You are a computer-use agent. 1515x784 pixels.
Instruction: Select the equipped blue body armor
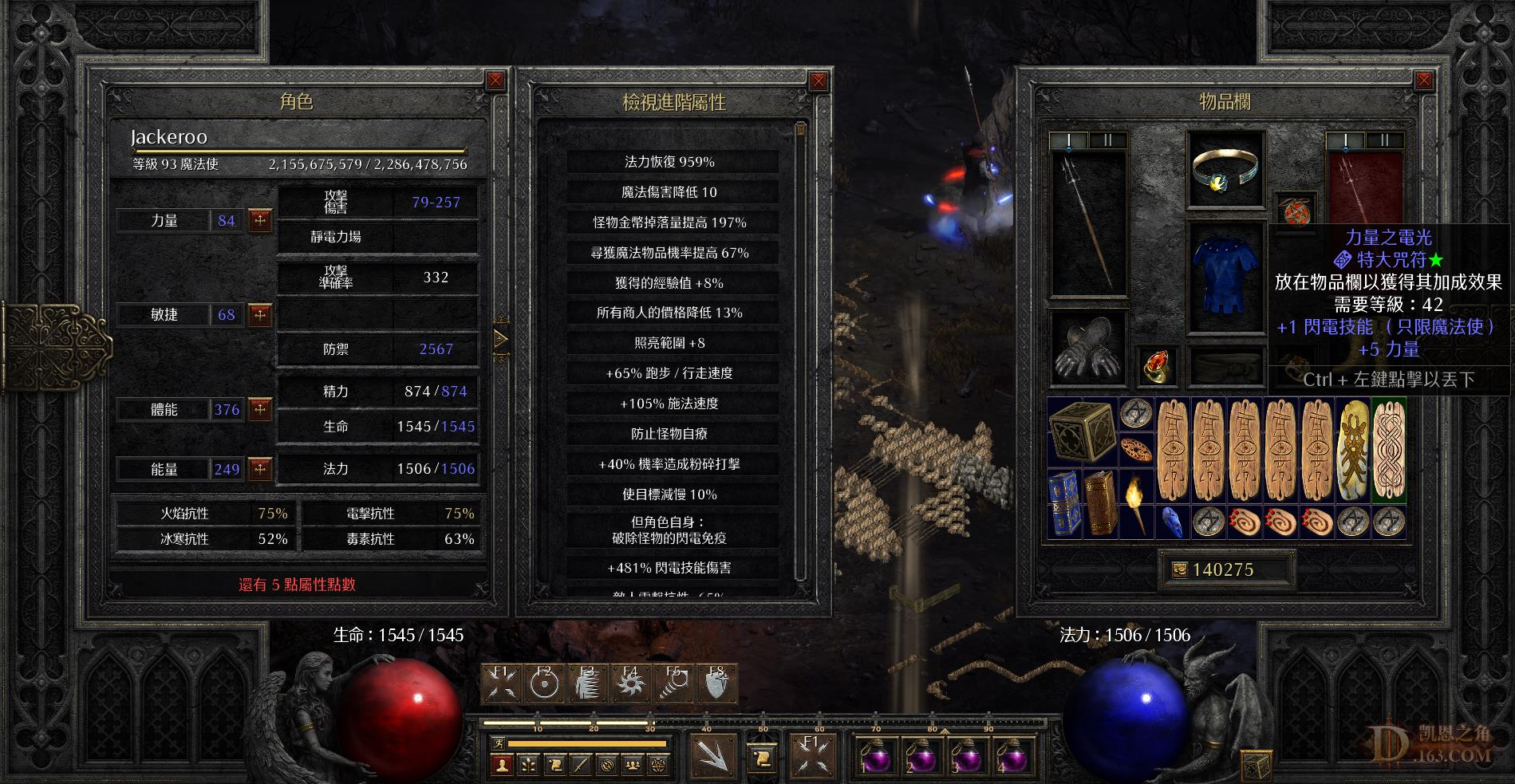[1225, 275]
